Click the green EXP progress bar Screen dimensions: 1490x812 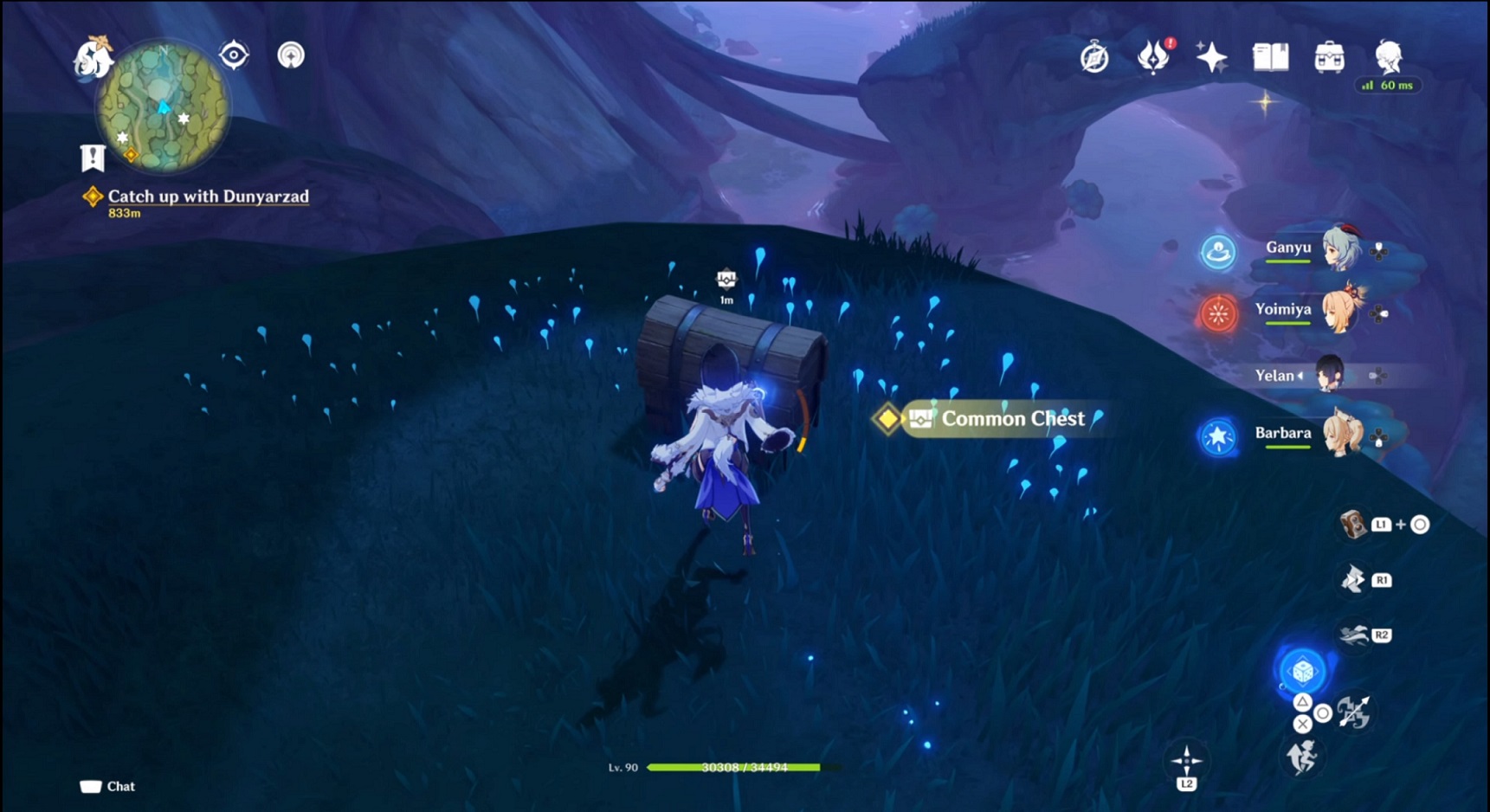point(745,767)
